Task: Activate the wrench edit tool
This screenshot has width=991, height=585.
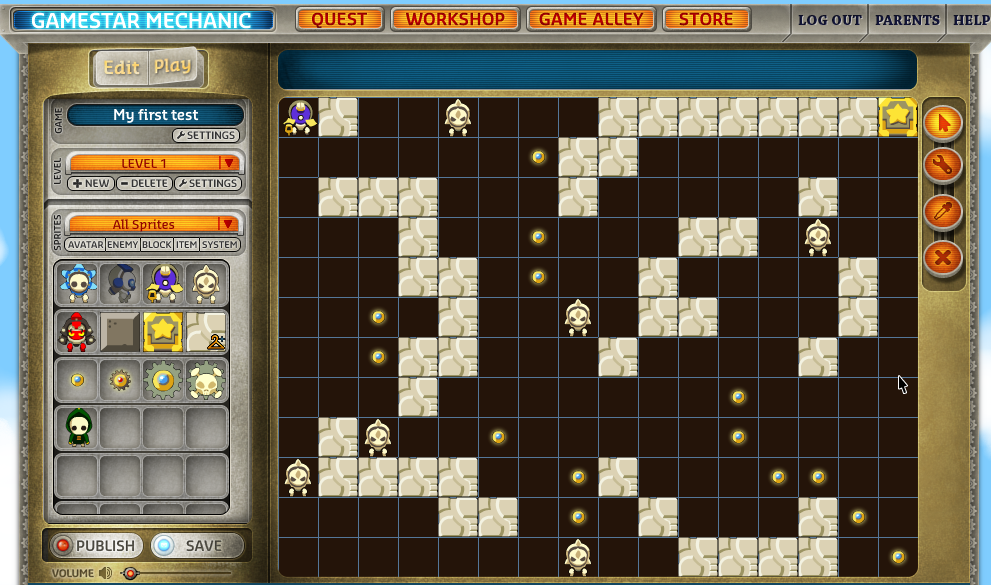Action: pyautogui.click(x=942, y=165)
